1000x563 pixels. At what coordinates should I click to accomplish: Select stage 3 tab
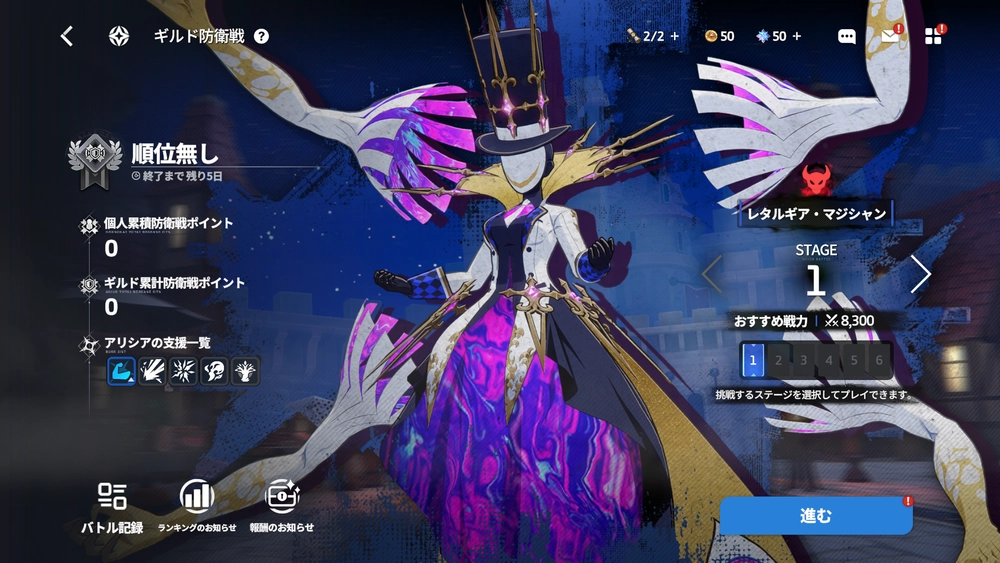(x=805, y=360)
